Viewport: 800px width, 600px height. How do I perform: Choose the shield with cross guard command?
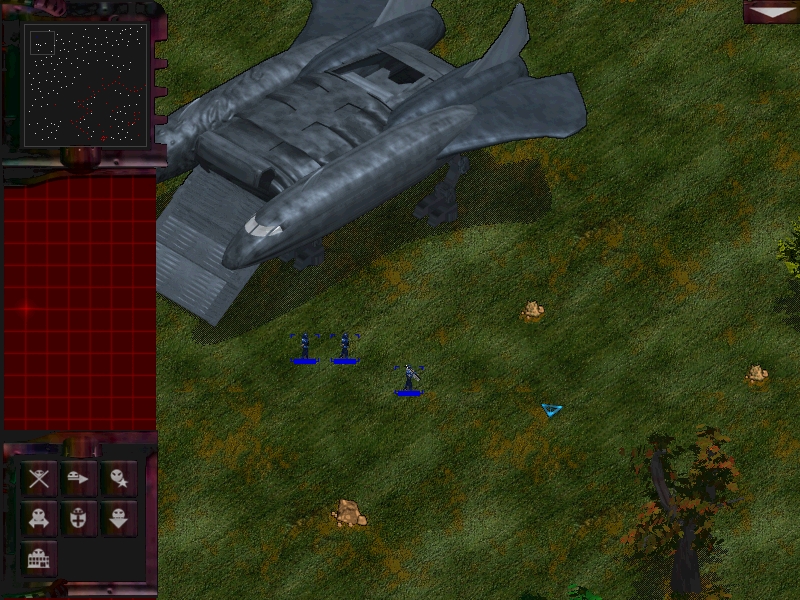point(79,518)
